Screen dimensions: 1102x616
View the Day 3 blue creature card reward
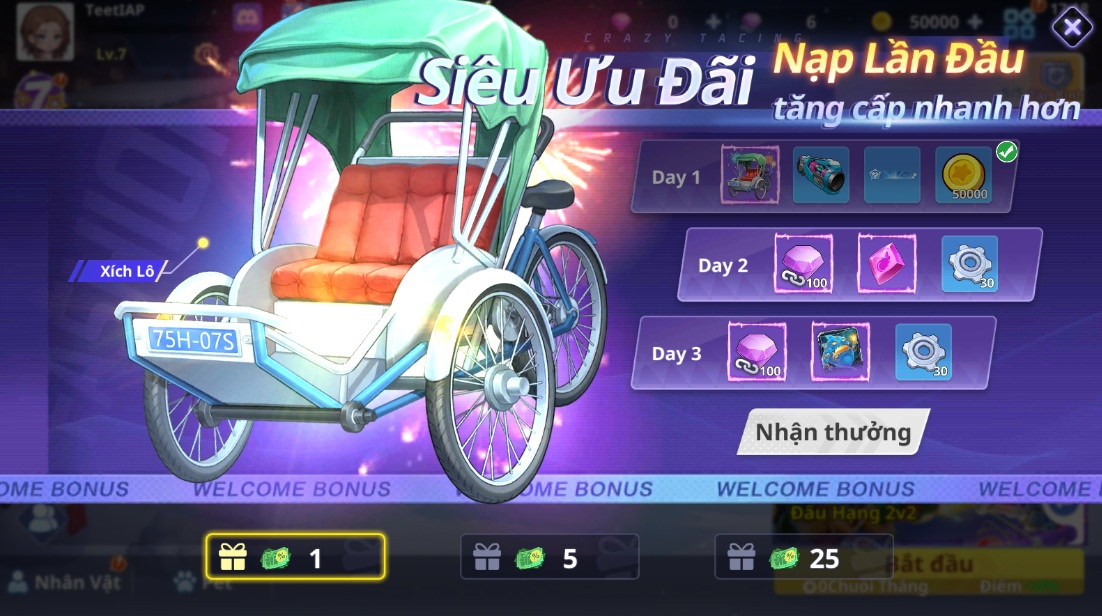point(840,352)
